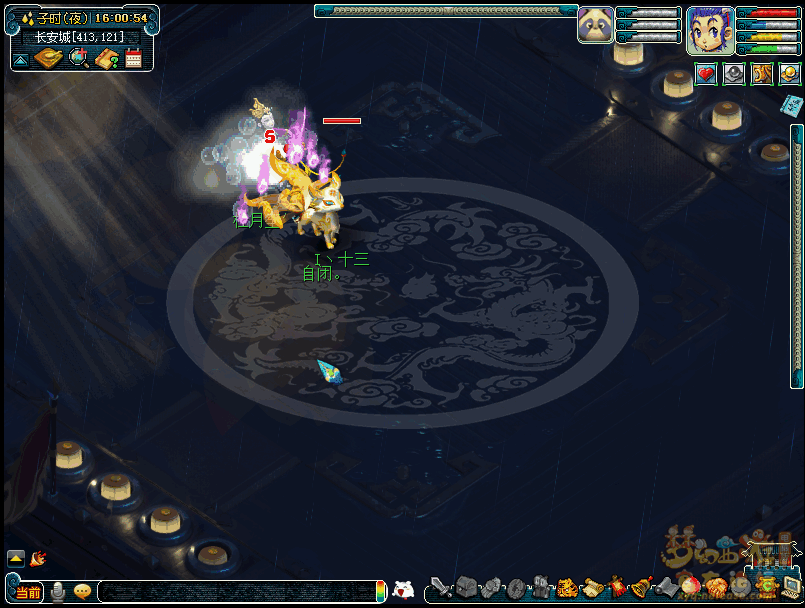Open the world map magnifier icon
The width and height of the screenshot is (805, 608).
tap(79, 58)
